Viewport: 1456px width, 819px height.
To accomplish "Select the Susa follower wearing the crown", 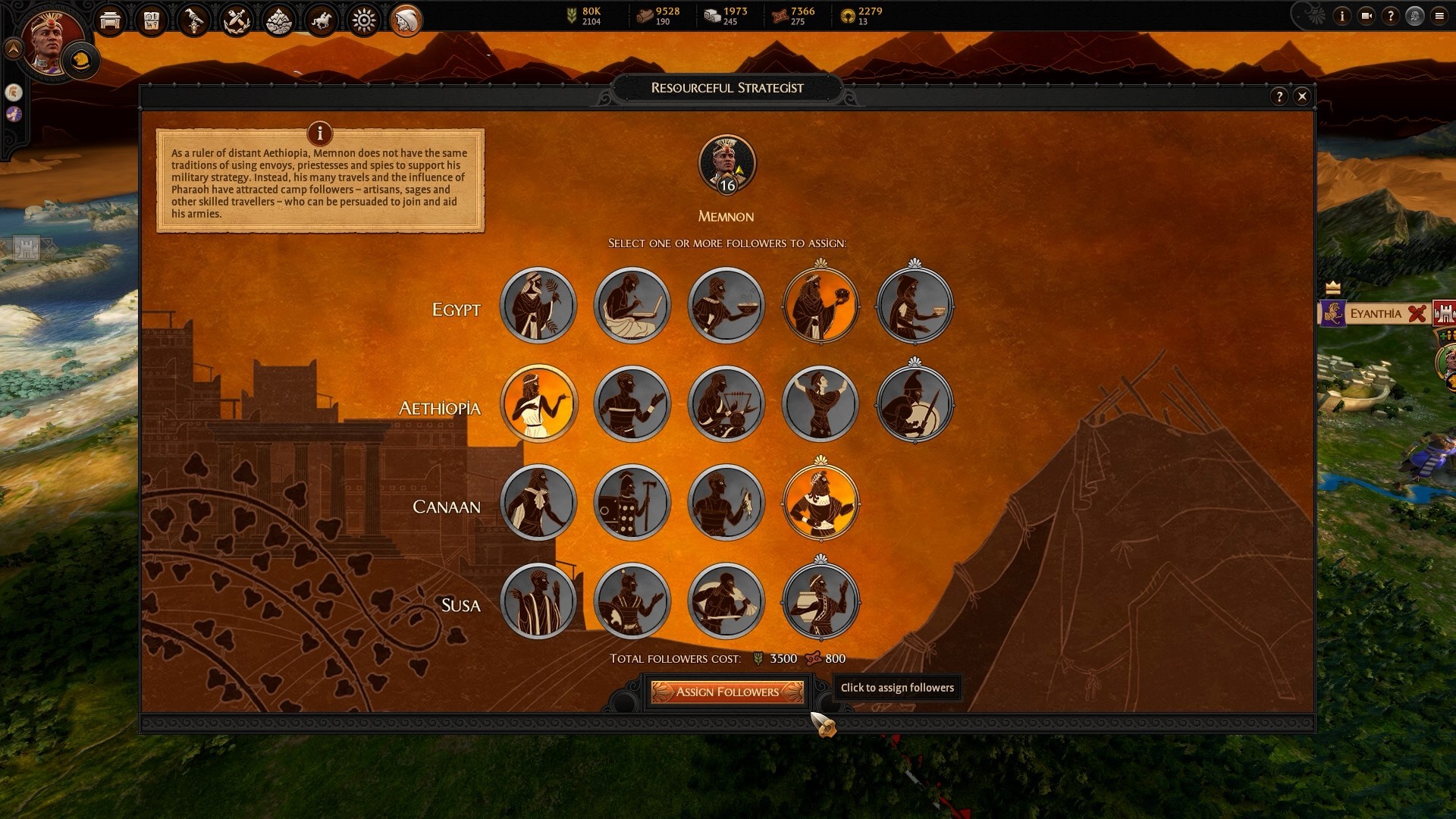I will [821, 601].
